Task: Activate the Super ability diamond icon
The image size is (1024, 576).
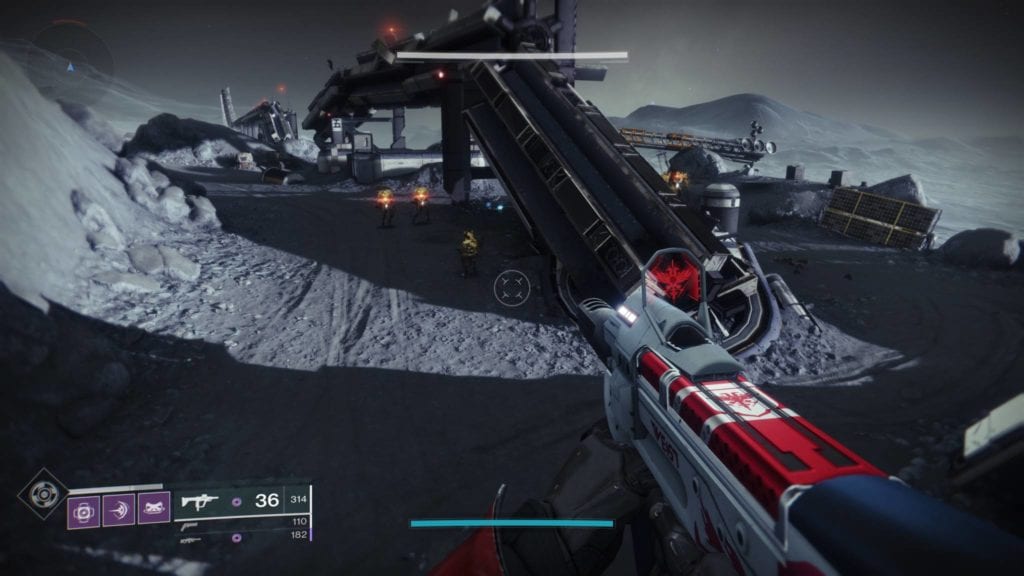Action: pos(43,494)
